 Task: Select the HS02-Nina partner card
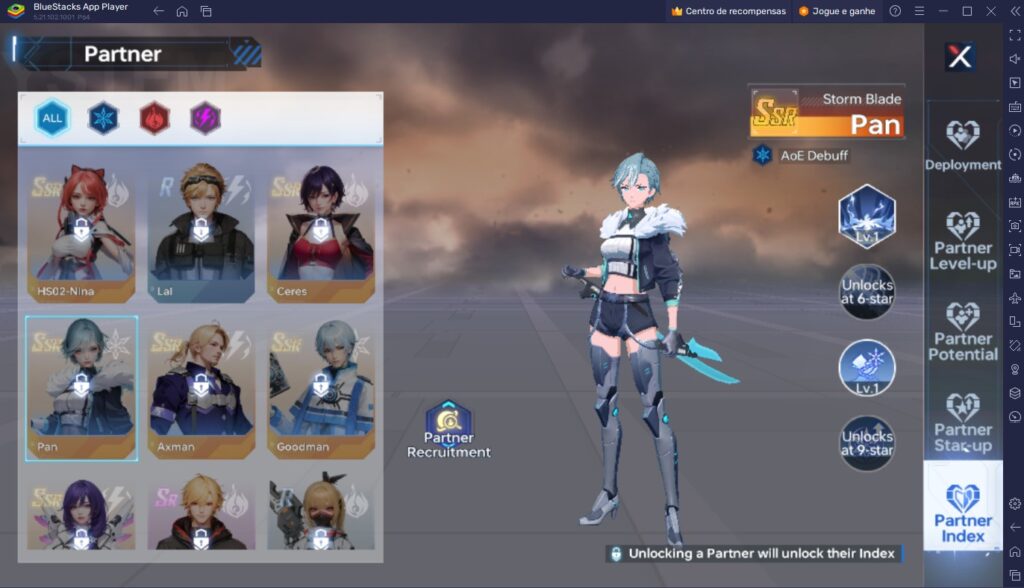[80, 231]
